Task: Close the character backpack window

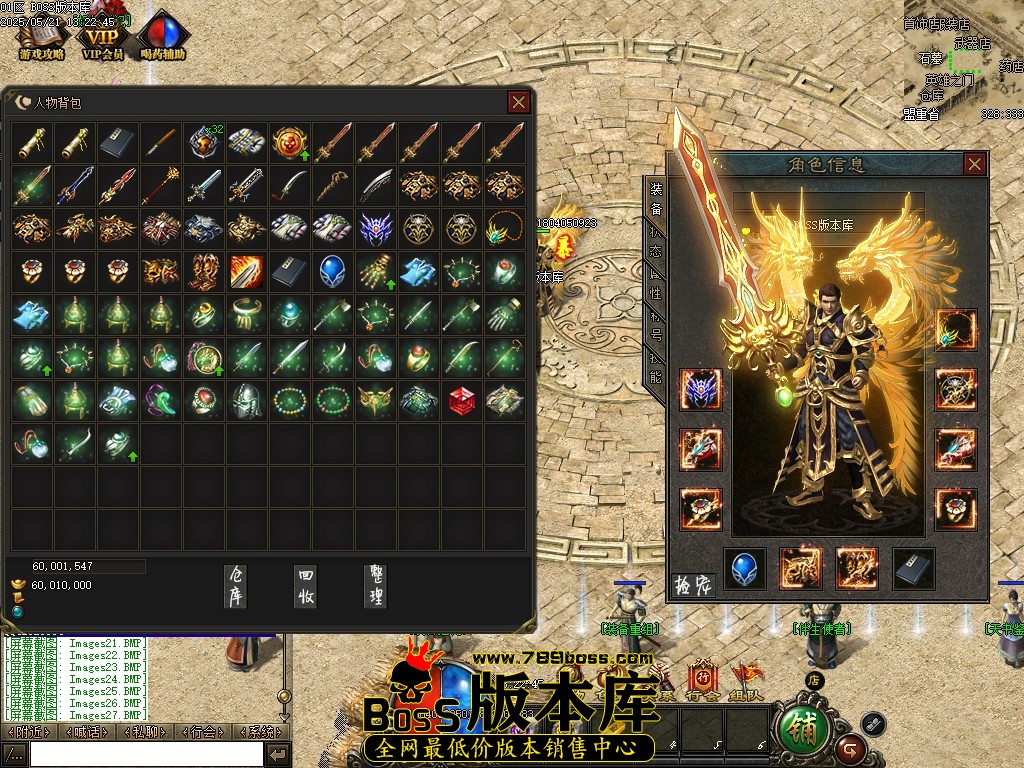Action: pos(518,102)
